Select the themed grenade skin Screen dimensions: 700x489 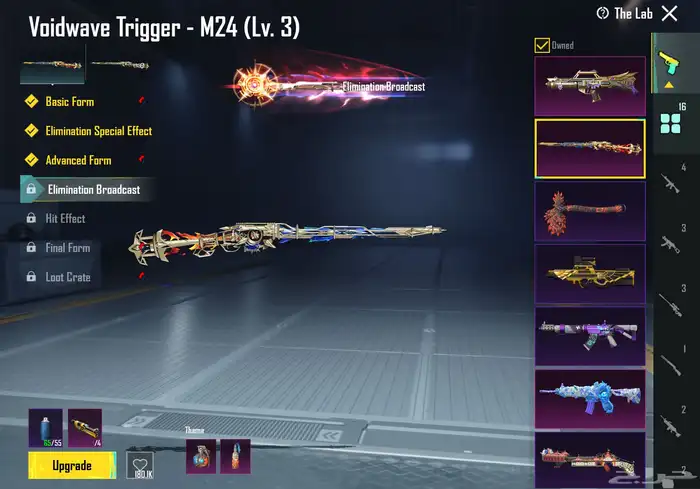point(201,455)
